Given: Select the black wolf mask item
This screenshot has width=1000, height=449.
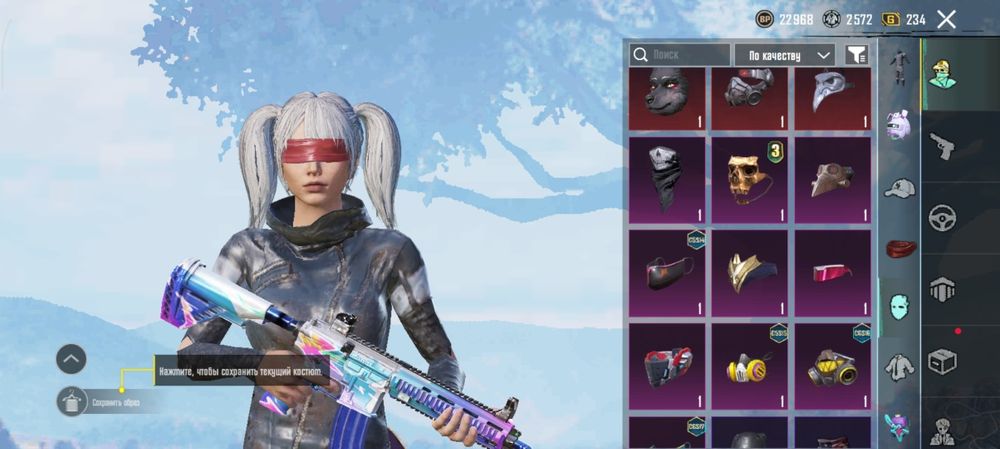Looking at the screenshot, I should pyautogui.click(x=667, y=97).
